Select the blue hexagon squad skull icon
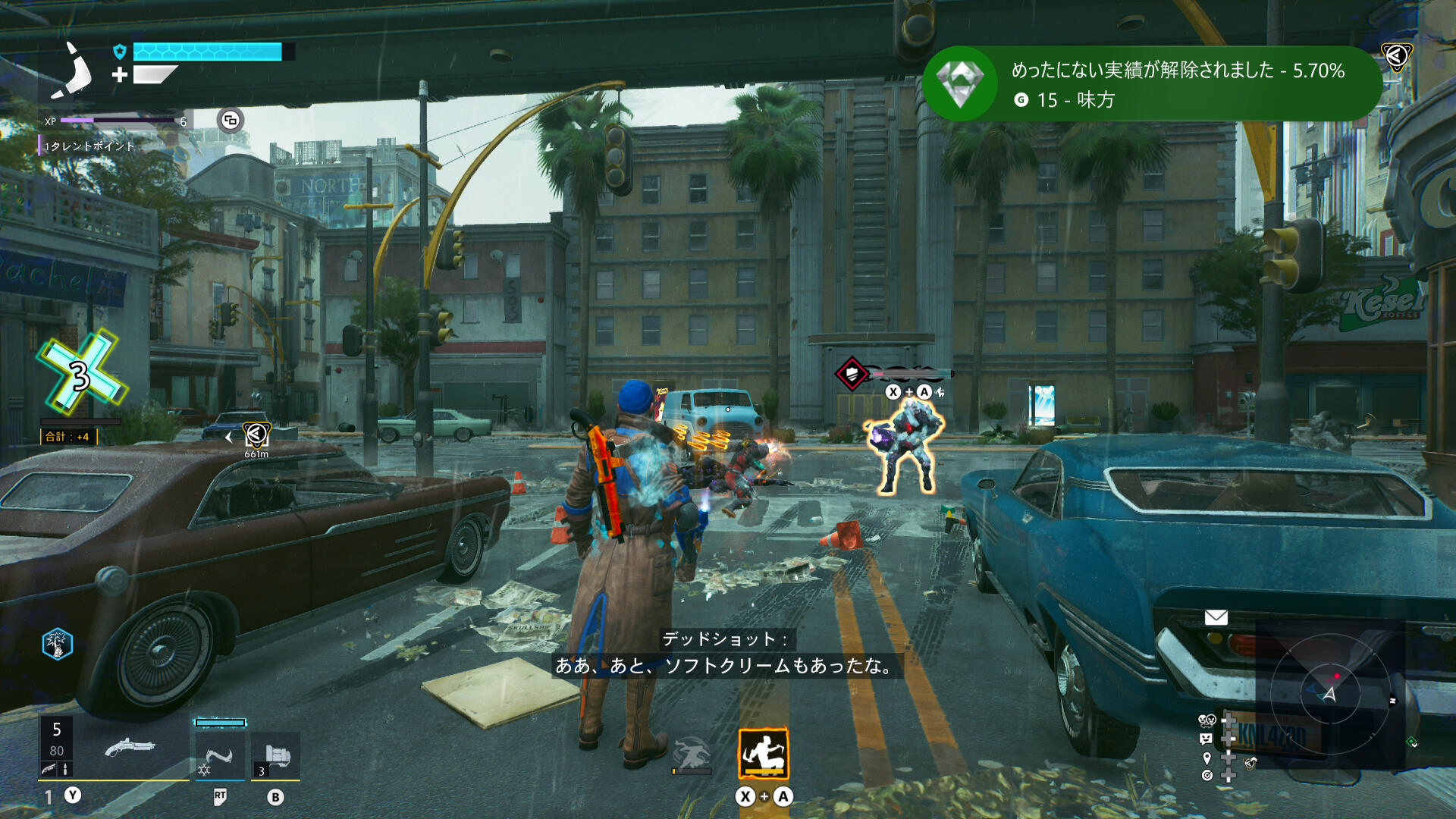 click(58, 645)
